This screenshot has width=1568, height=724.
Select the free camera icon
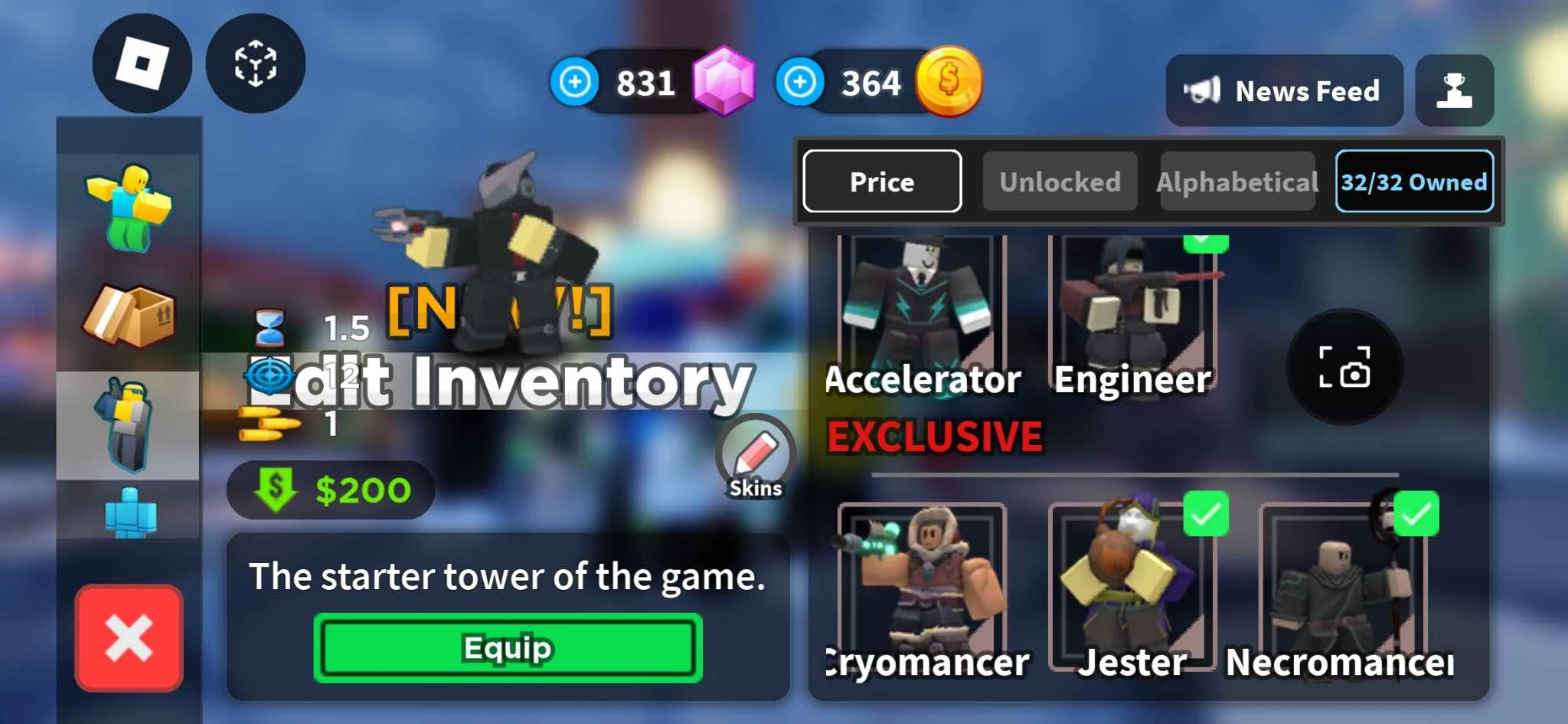pos(256,64)
